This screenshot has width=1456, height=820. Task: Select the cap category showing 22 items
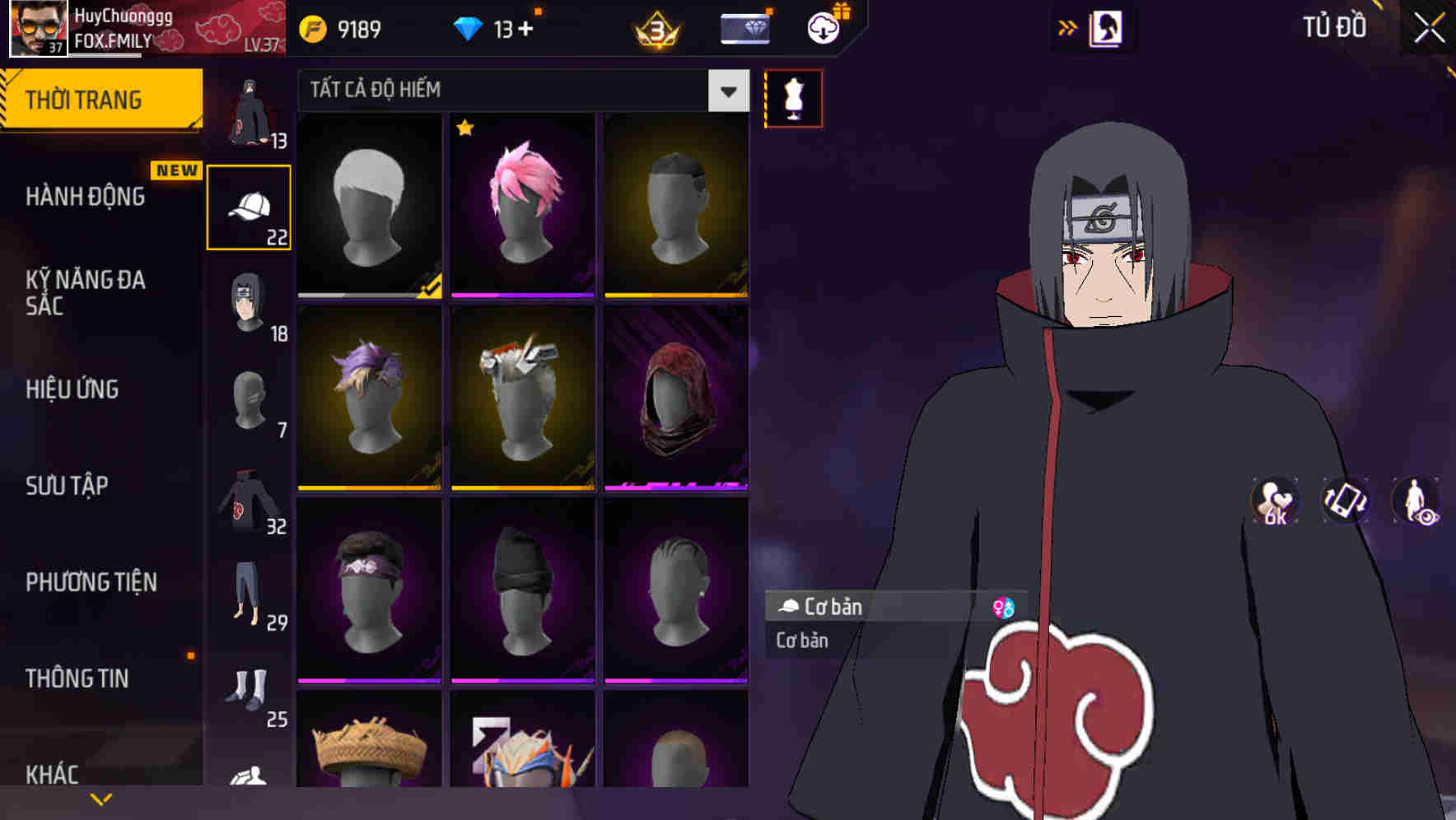pos(250,206)
